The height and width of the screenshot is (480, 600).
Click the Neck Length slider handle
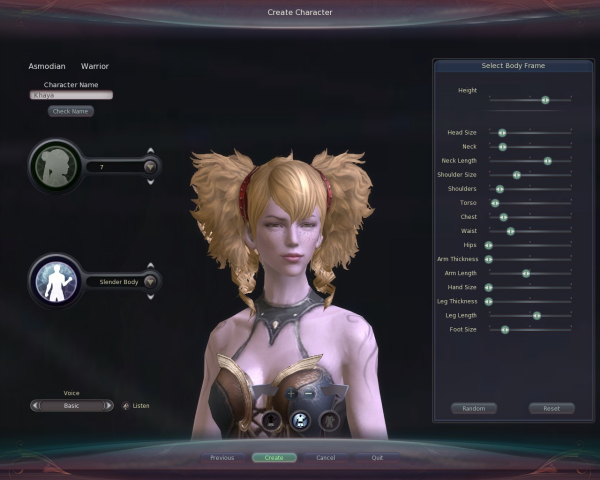(547, 160)
